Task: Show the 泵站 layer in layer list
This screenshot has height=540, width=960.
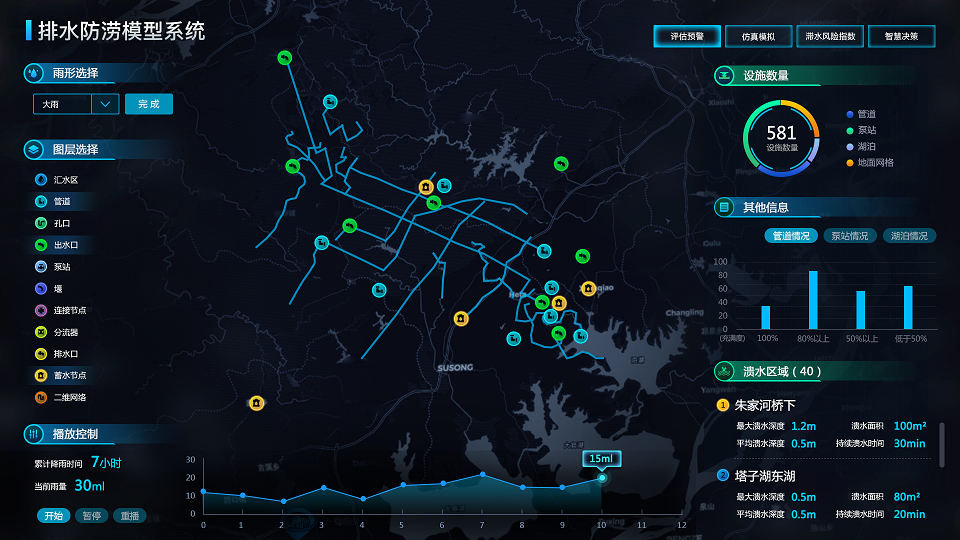Action: (x=61, y=267)
